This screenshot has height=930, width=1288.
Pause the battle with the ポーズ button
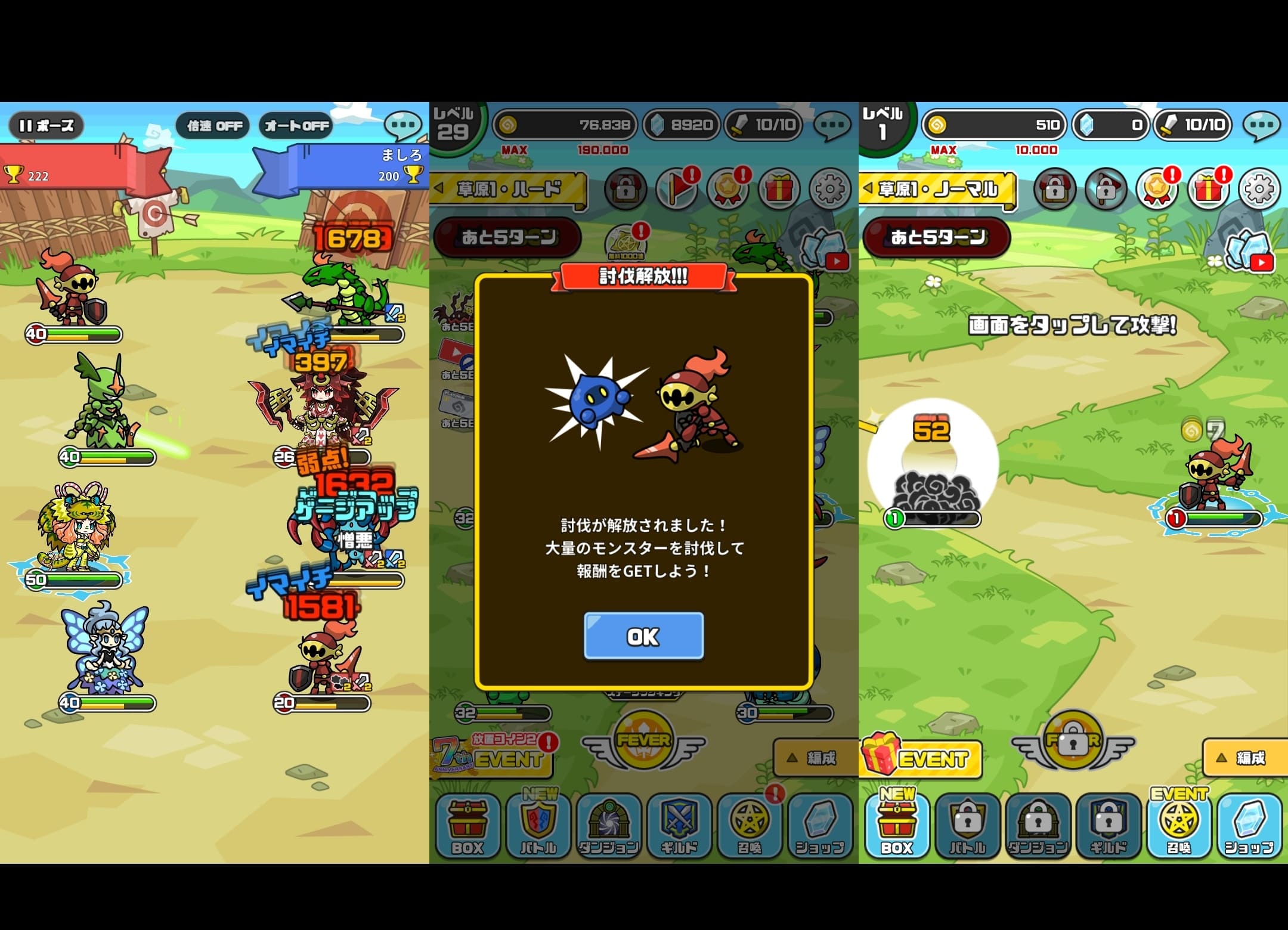47,125
